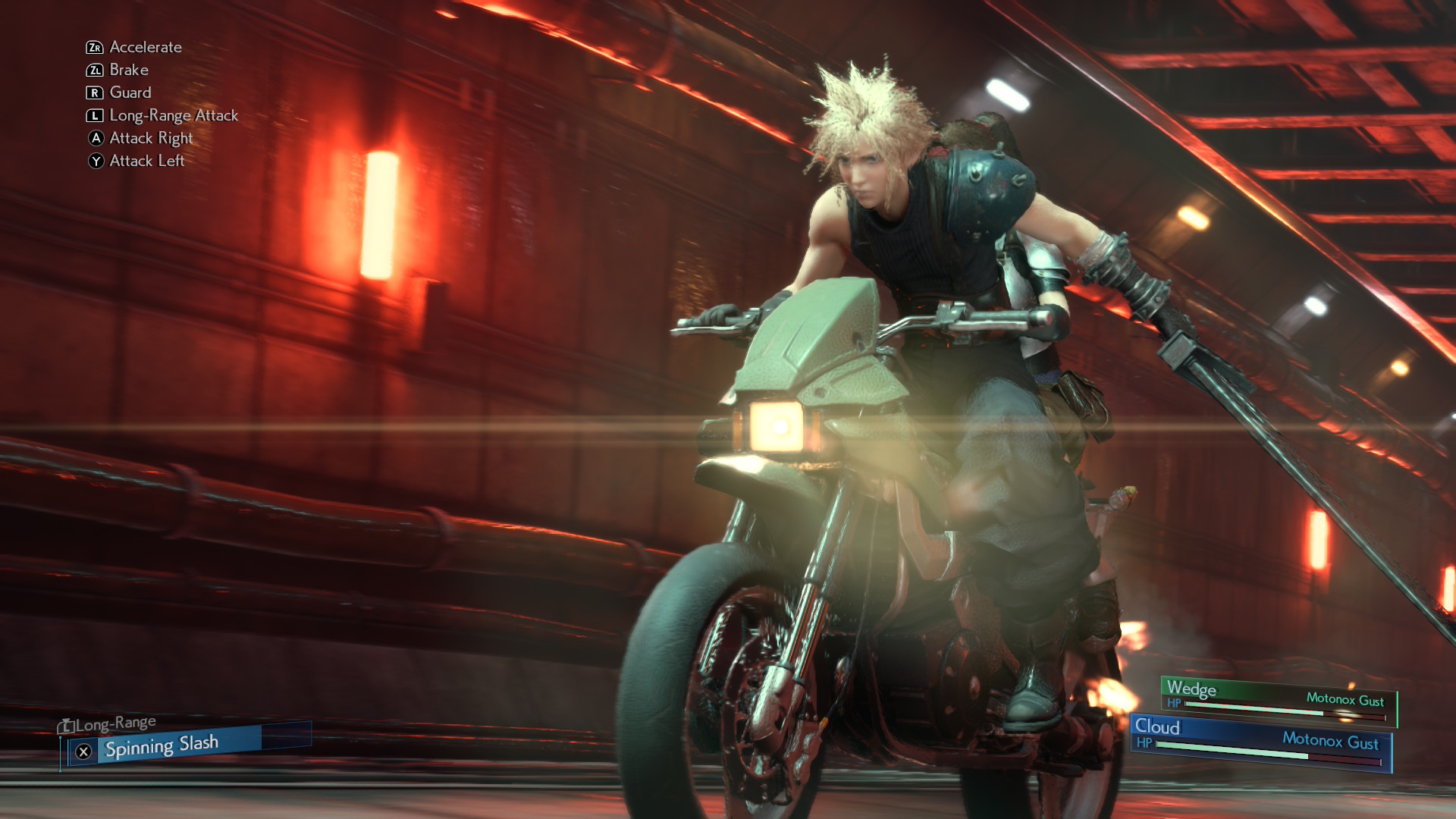Select the A Attack Right button icon
The width and height of the screenshot is (1456, 819).
tap(95, 138)
